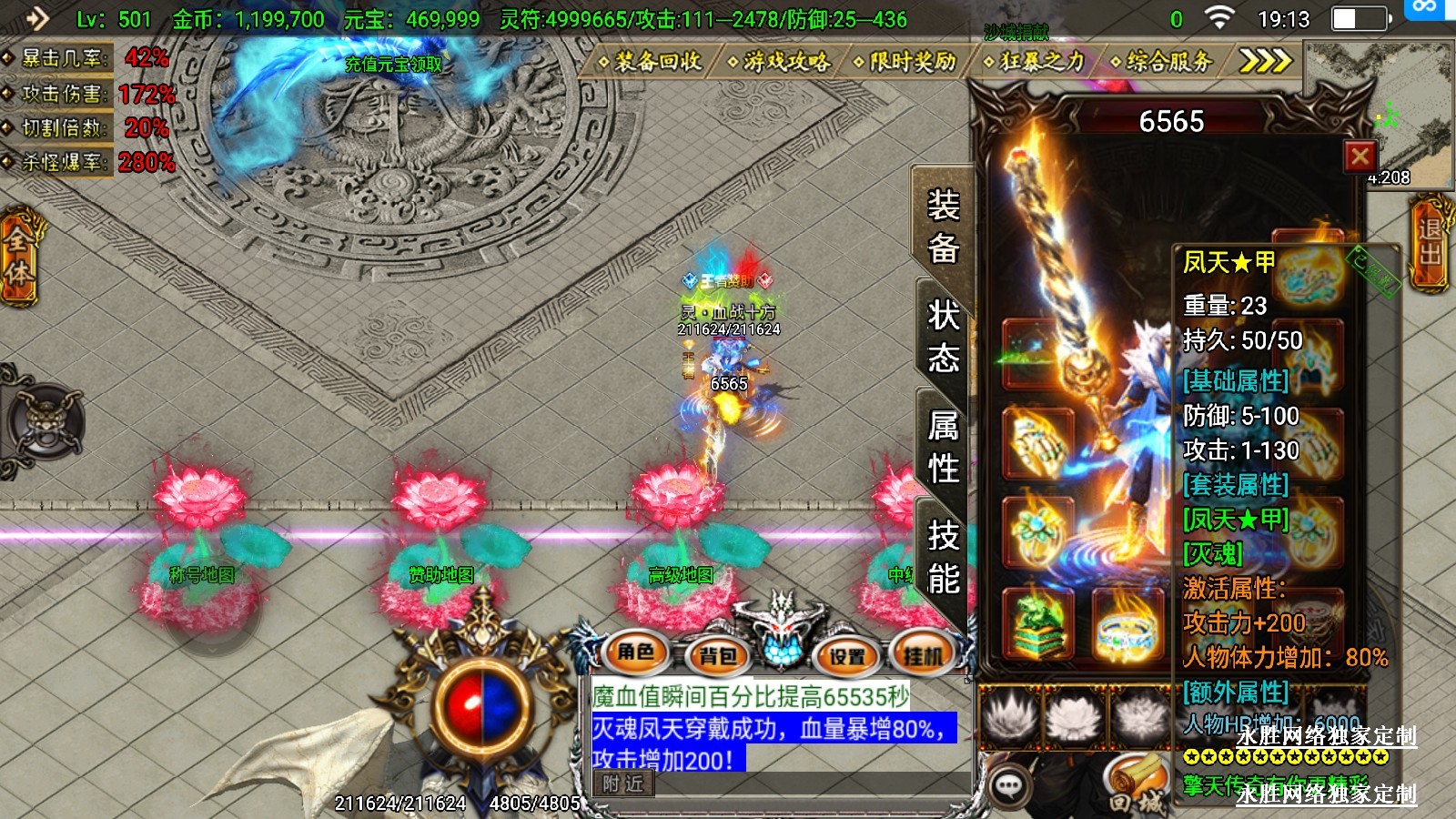
Task: Switch to the 状态 status tab
Action: [x=943, y=337]
